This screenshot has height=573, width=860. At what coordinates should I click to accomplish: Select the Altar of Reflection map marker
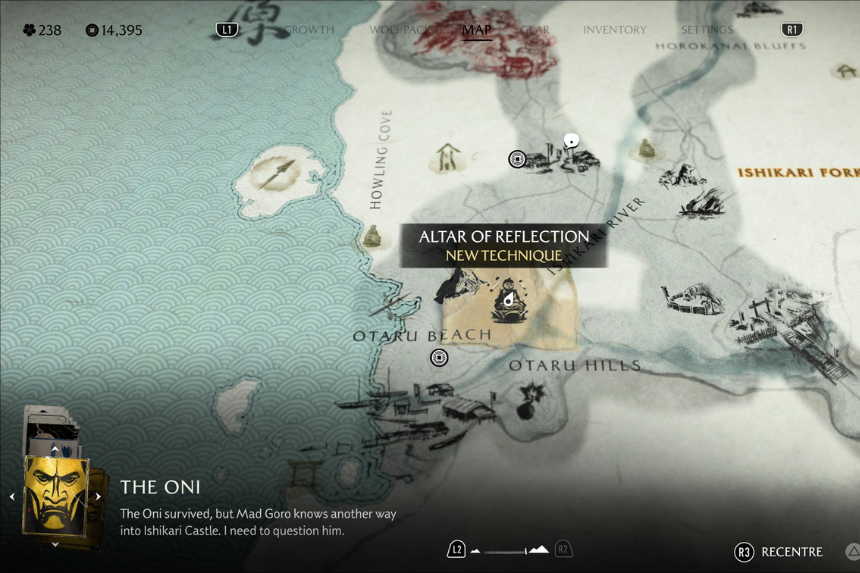click(508, 303)
